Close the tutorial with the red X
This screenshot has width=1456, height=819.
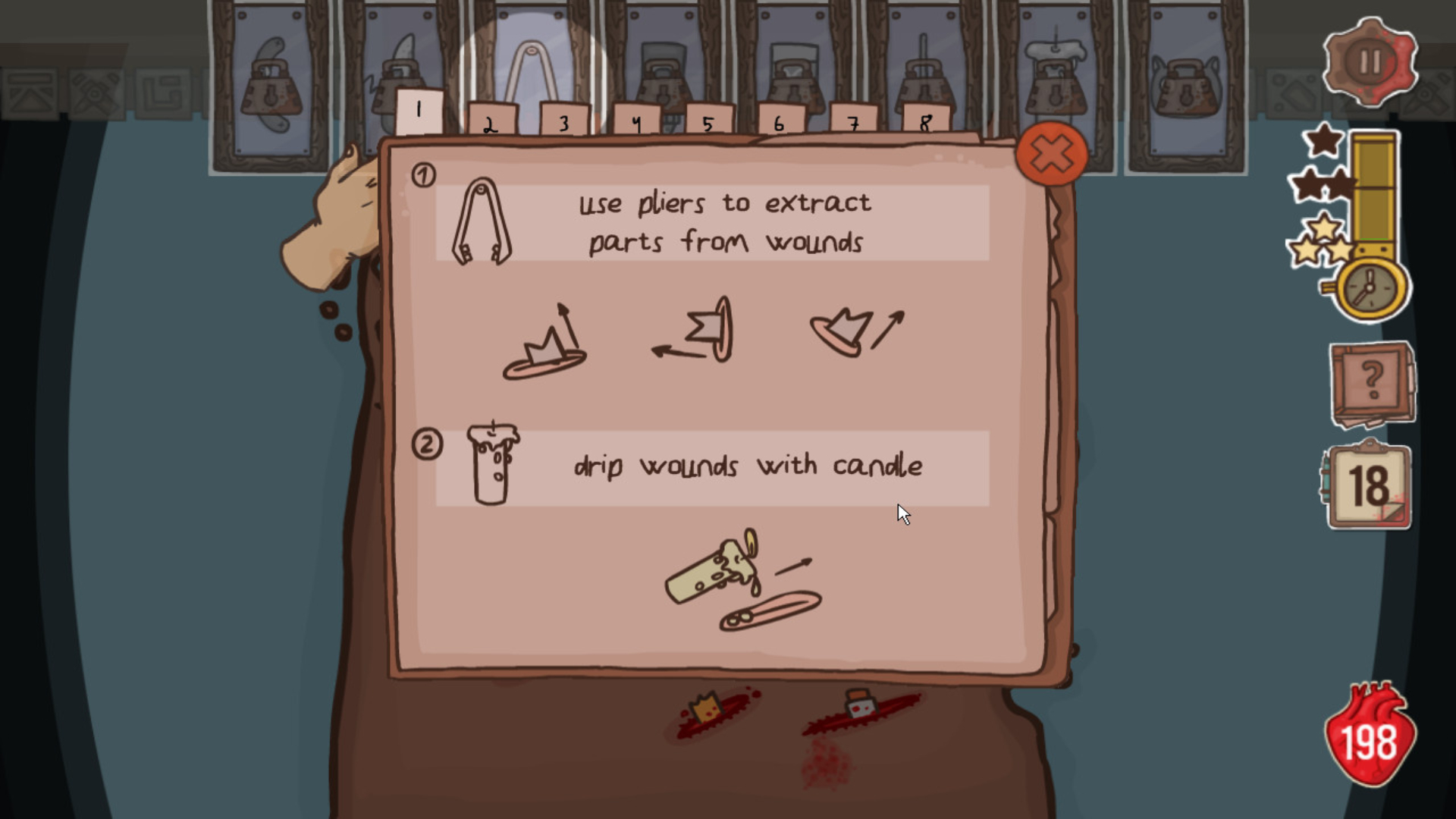tap(1052, 154)
